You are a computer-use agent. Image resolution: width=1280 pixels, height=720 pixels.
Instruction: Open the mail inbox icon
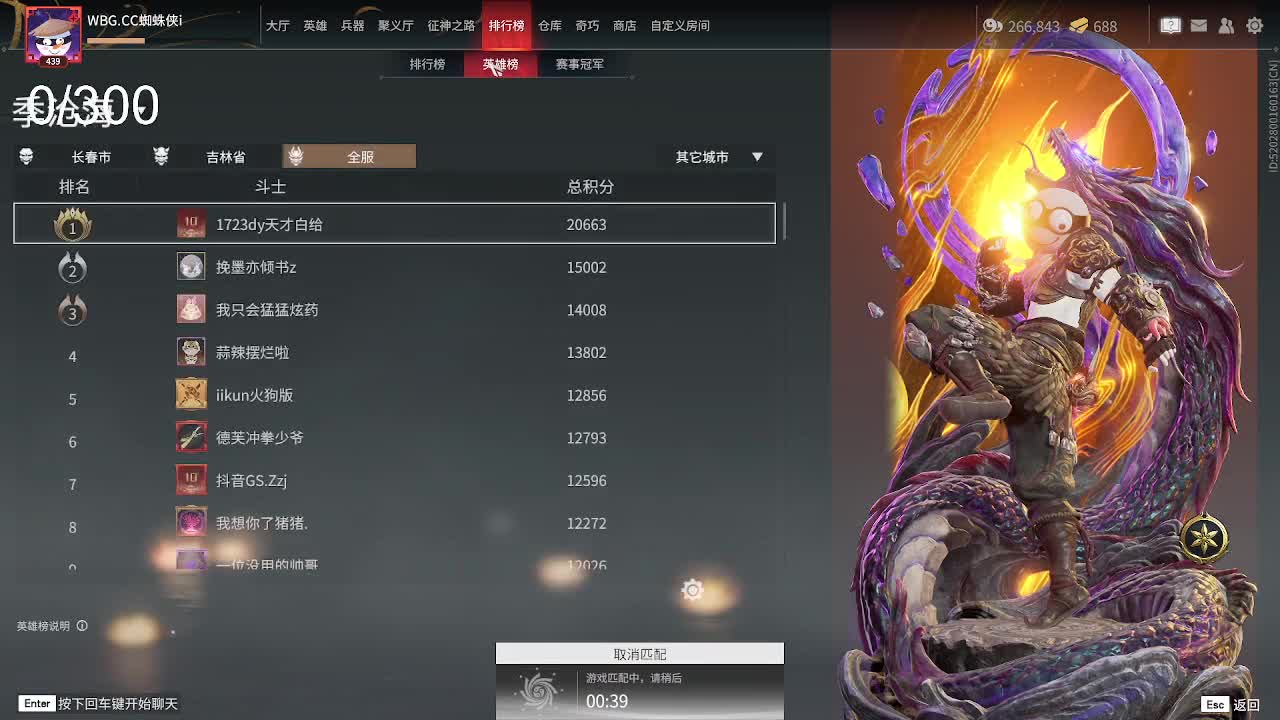click(x=1198, y=26)
